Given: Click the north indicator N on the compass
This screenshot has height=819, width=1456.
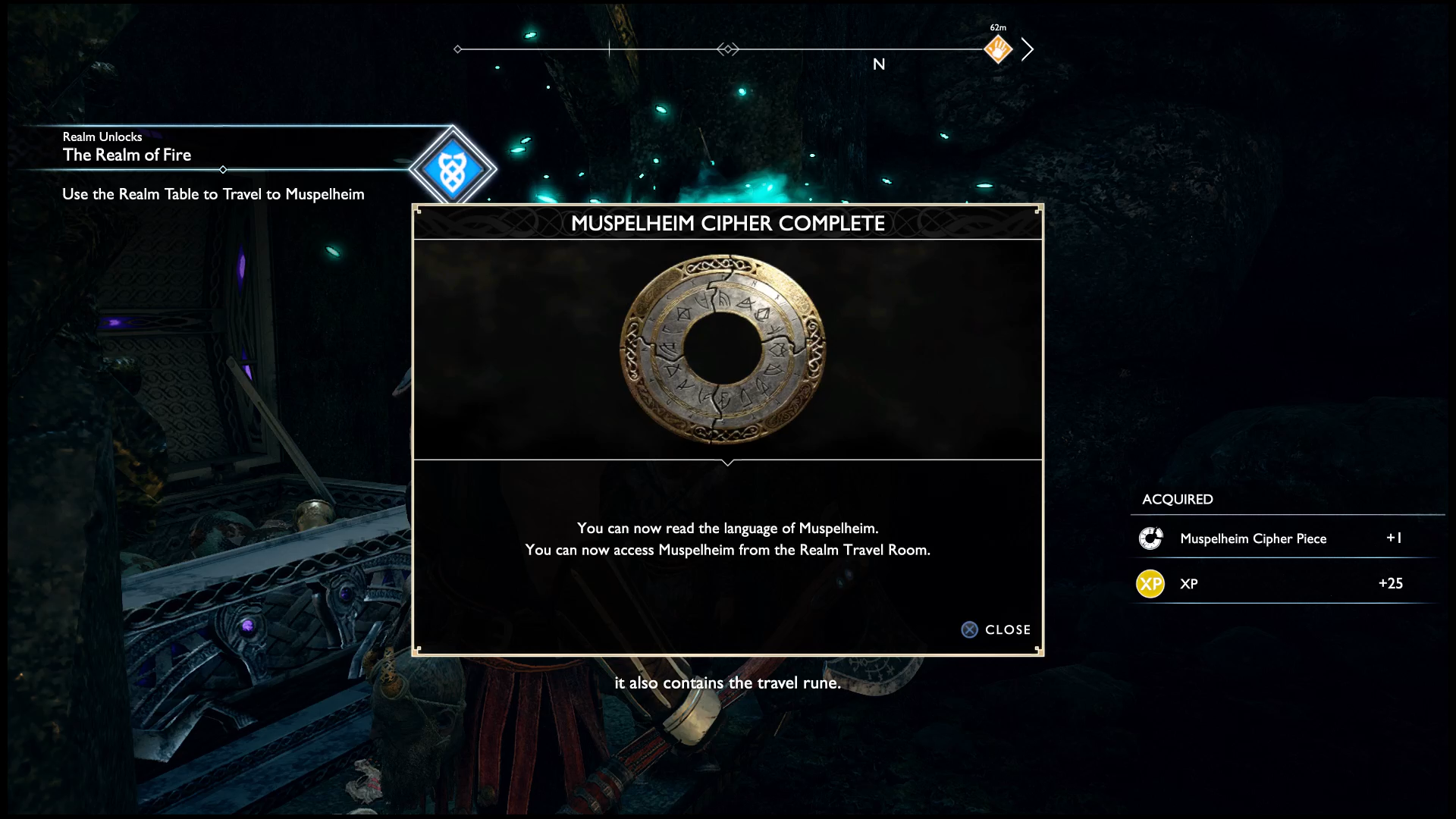Looking at the screenshot, I should coord(880,64).
